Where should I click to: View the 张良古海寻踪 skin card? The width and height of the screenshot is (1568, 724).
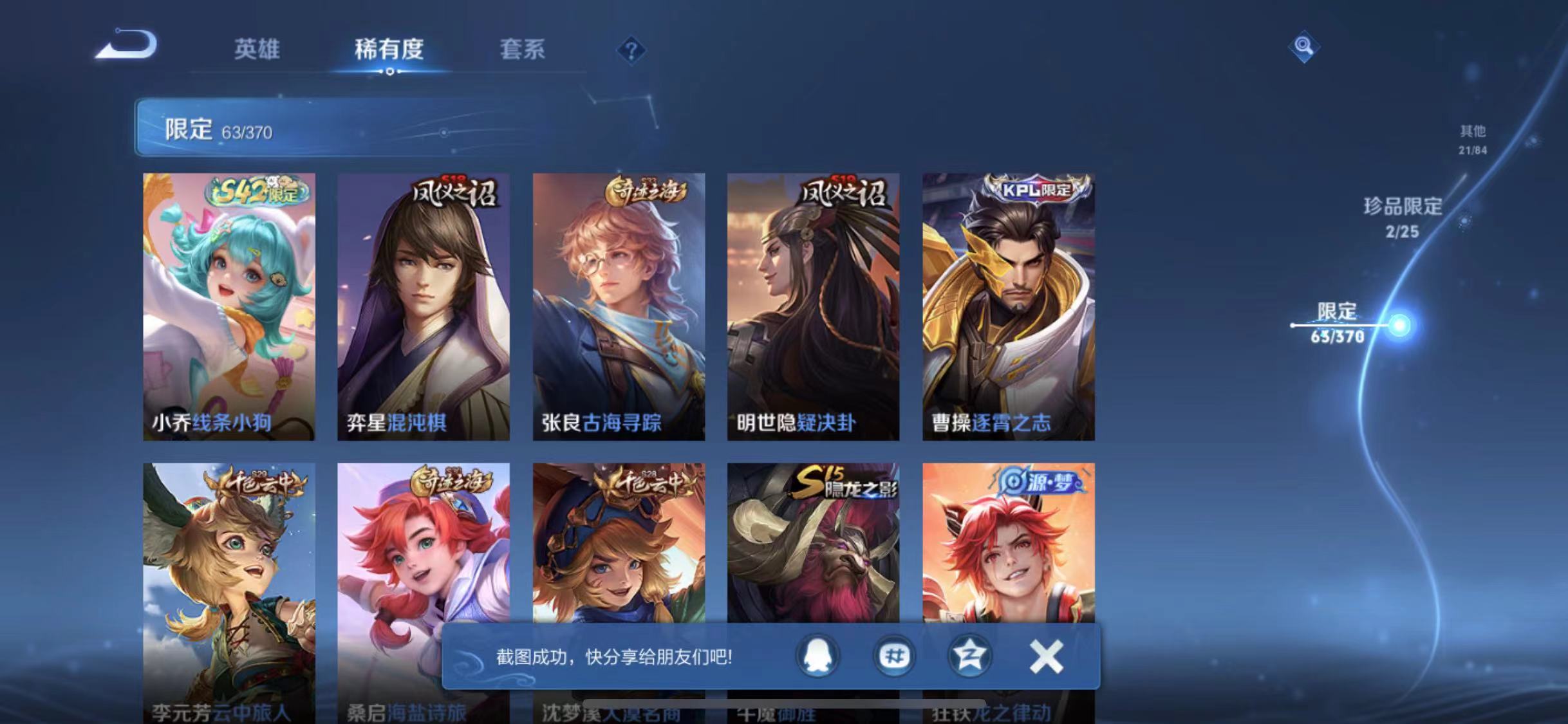(x=619, y=302)
